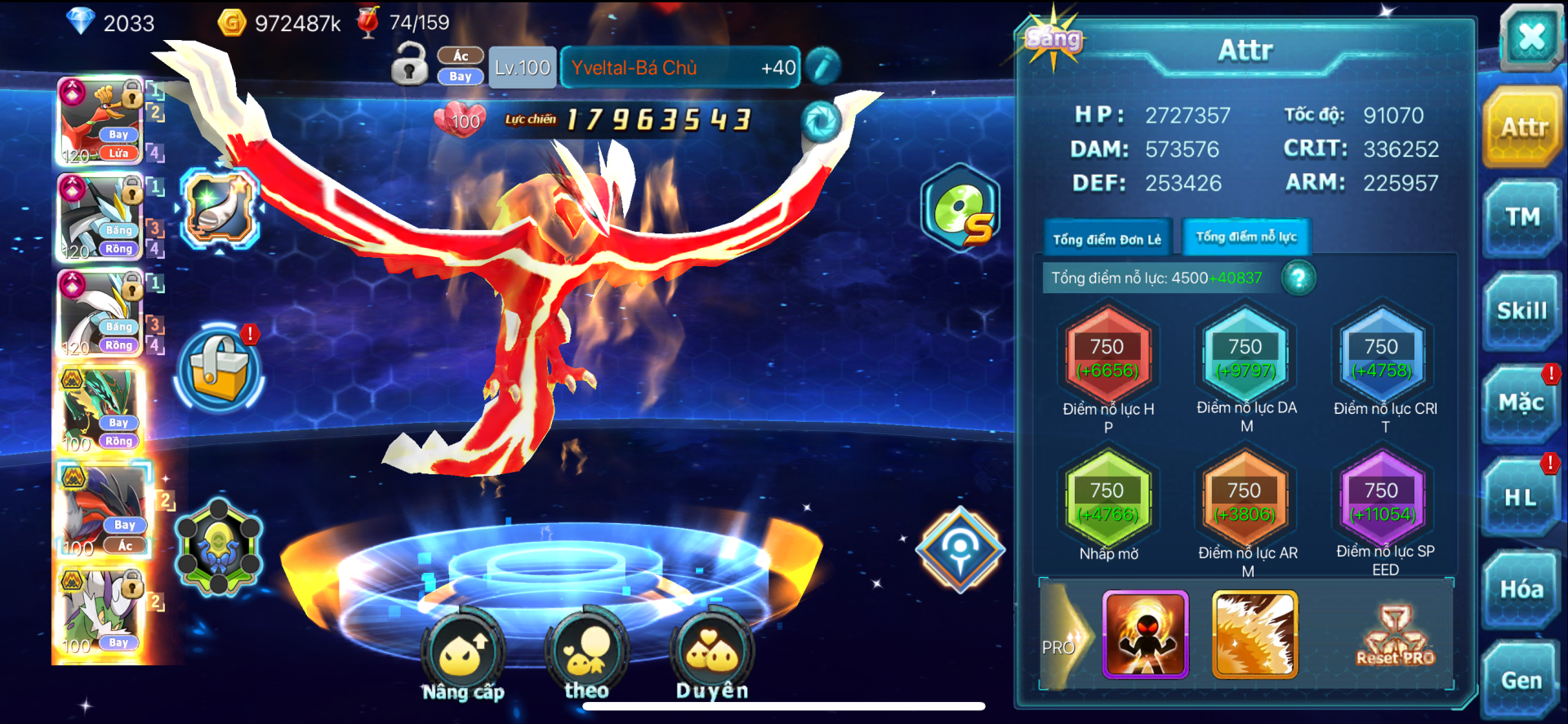1568x724 pixels.
Task: Open Nâng cấp upgrade button
Action: coord(463,653)
